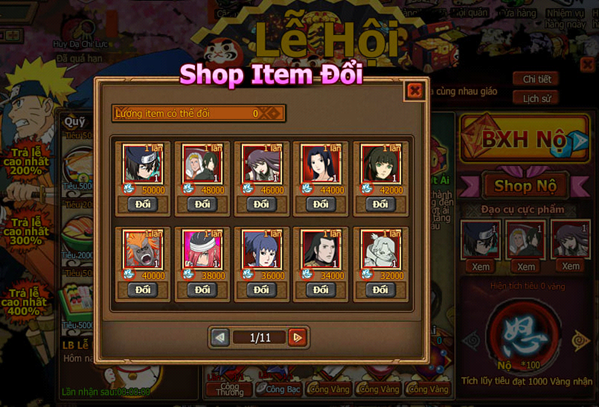Click Đổi under the 42000 item
600x408 pixels.
pyautogui.click(x=379, y=204)
